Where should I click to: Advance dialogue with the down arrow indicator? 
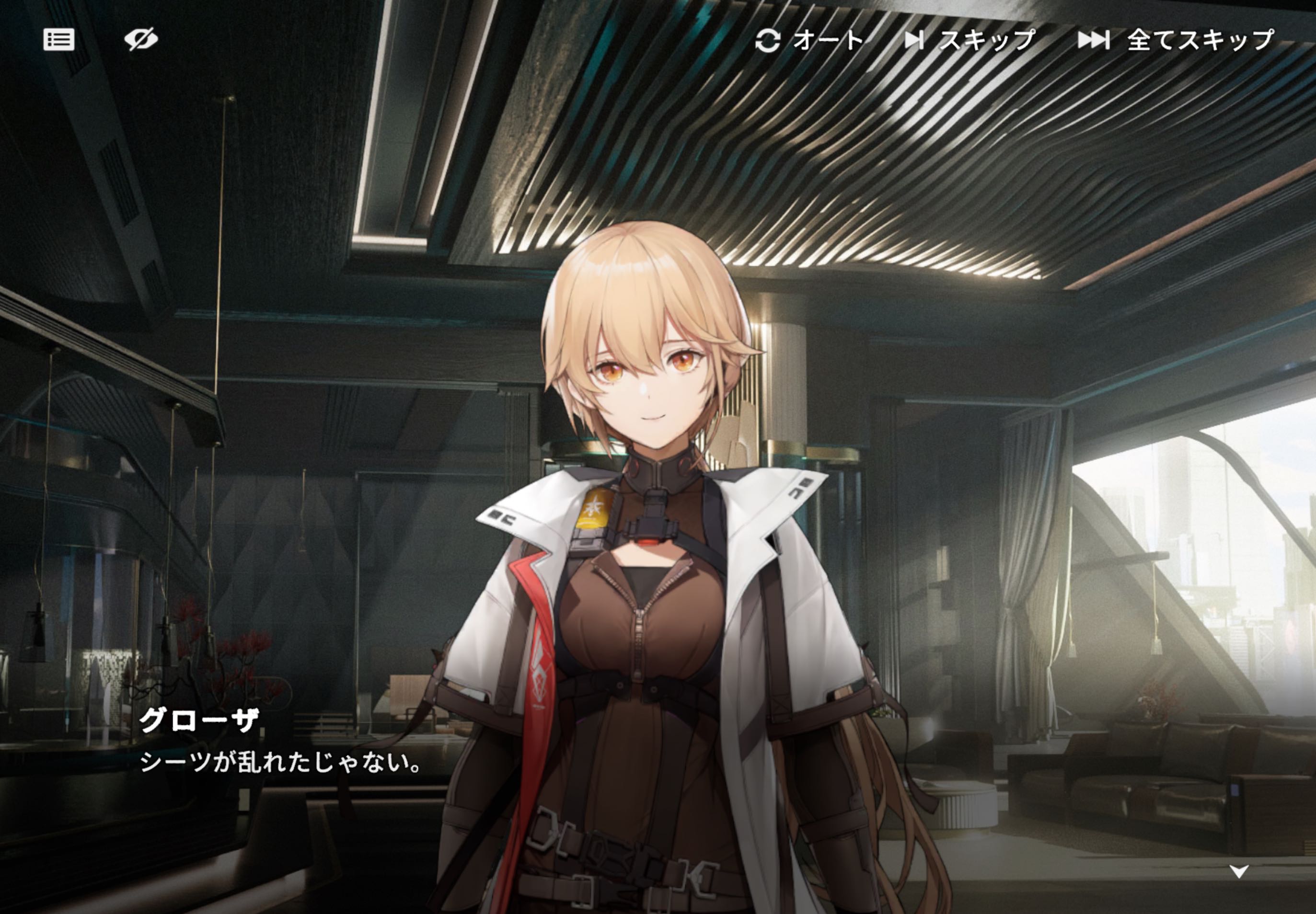1239,872
